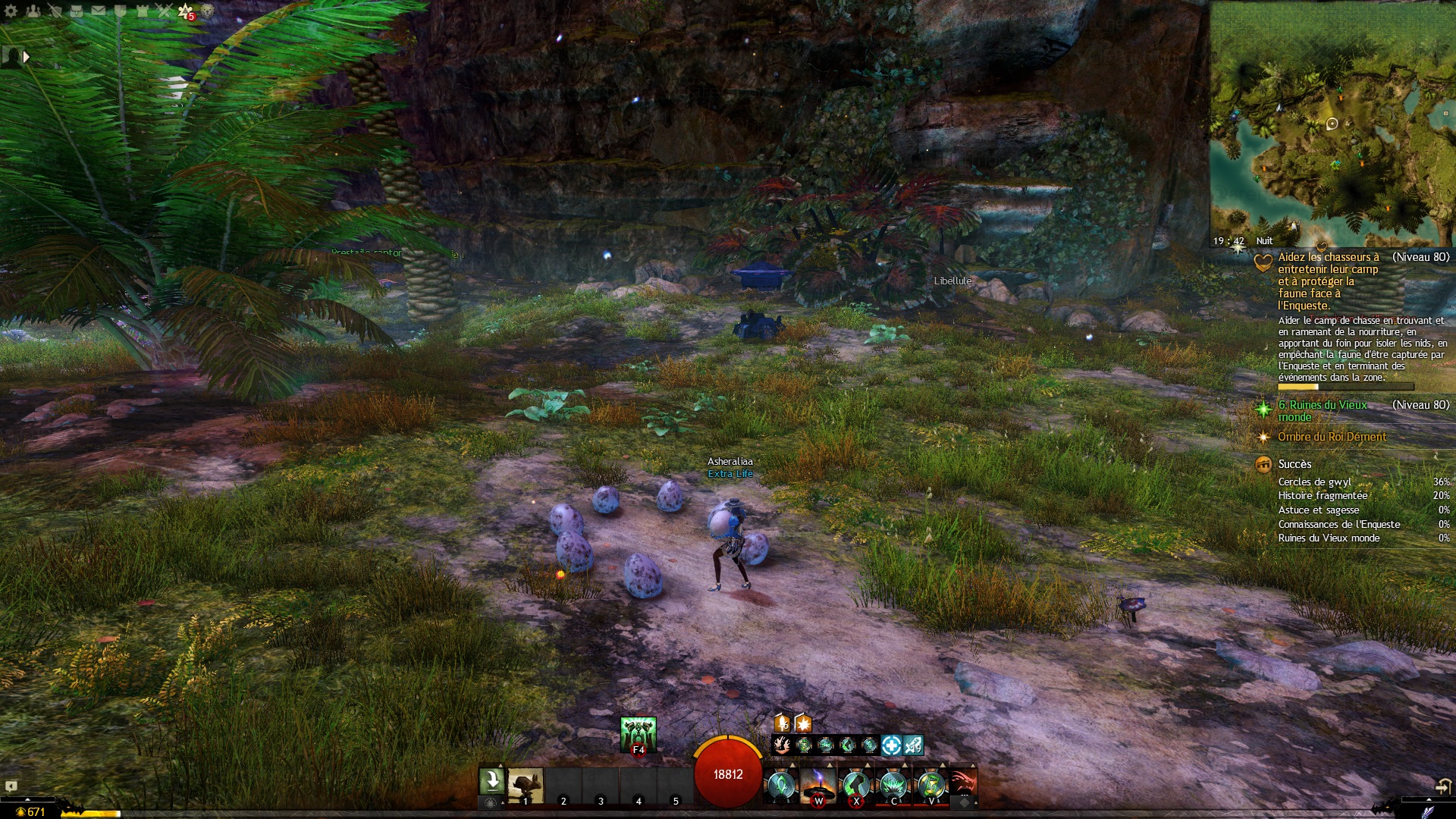Activate the rabbit skill in slot 1
Image resolution: width=1456 pixels, height=819 pixels.
[525, 786]
